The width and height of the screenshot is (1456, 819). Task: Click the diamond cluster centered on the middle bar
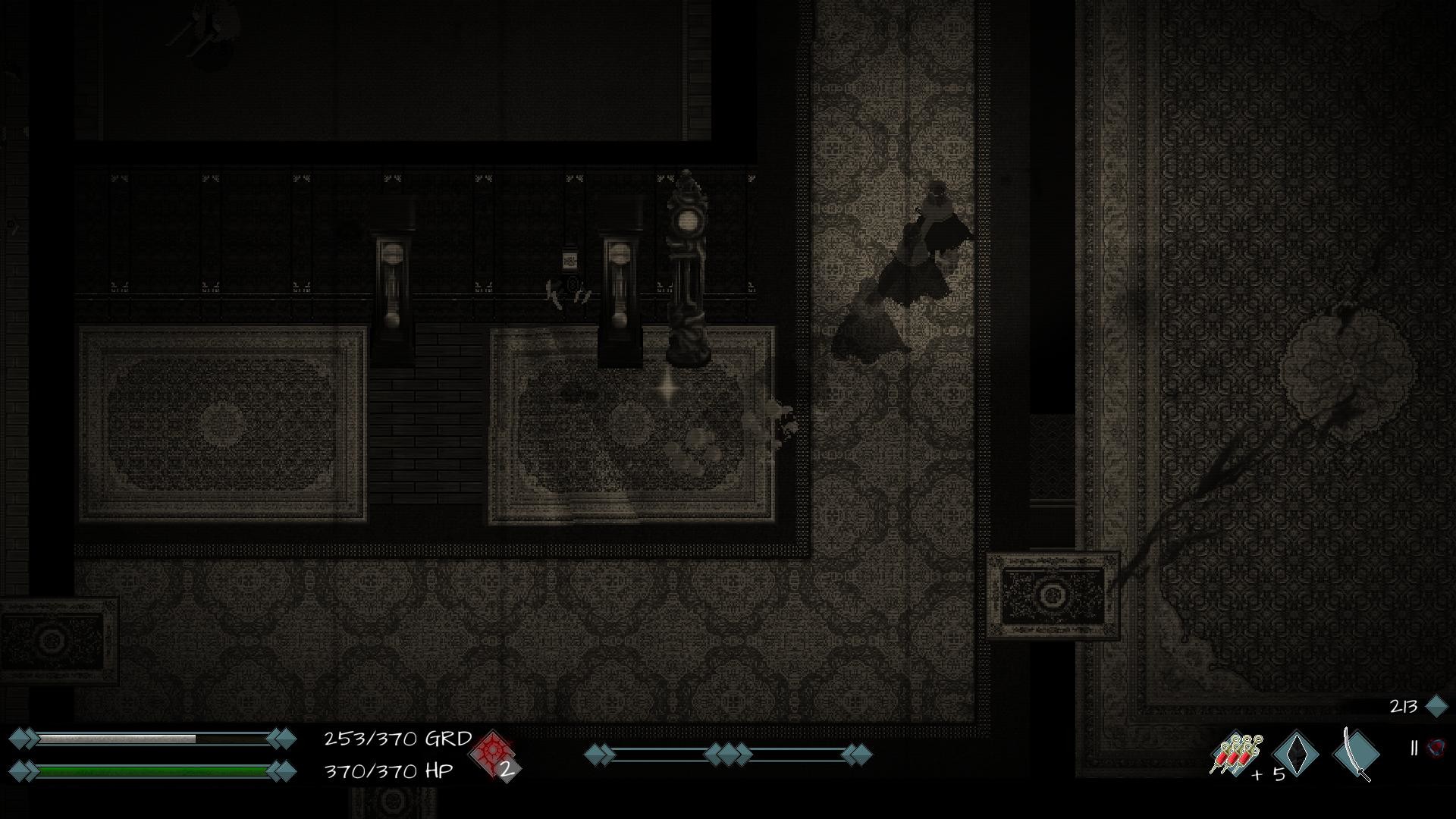[x=728, y=755]
